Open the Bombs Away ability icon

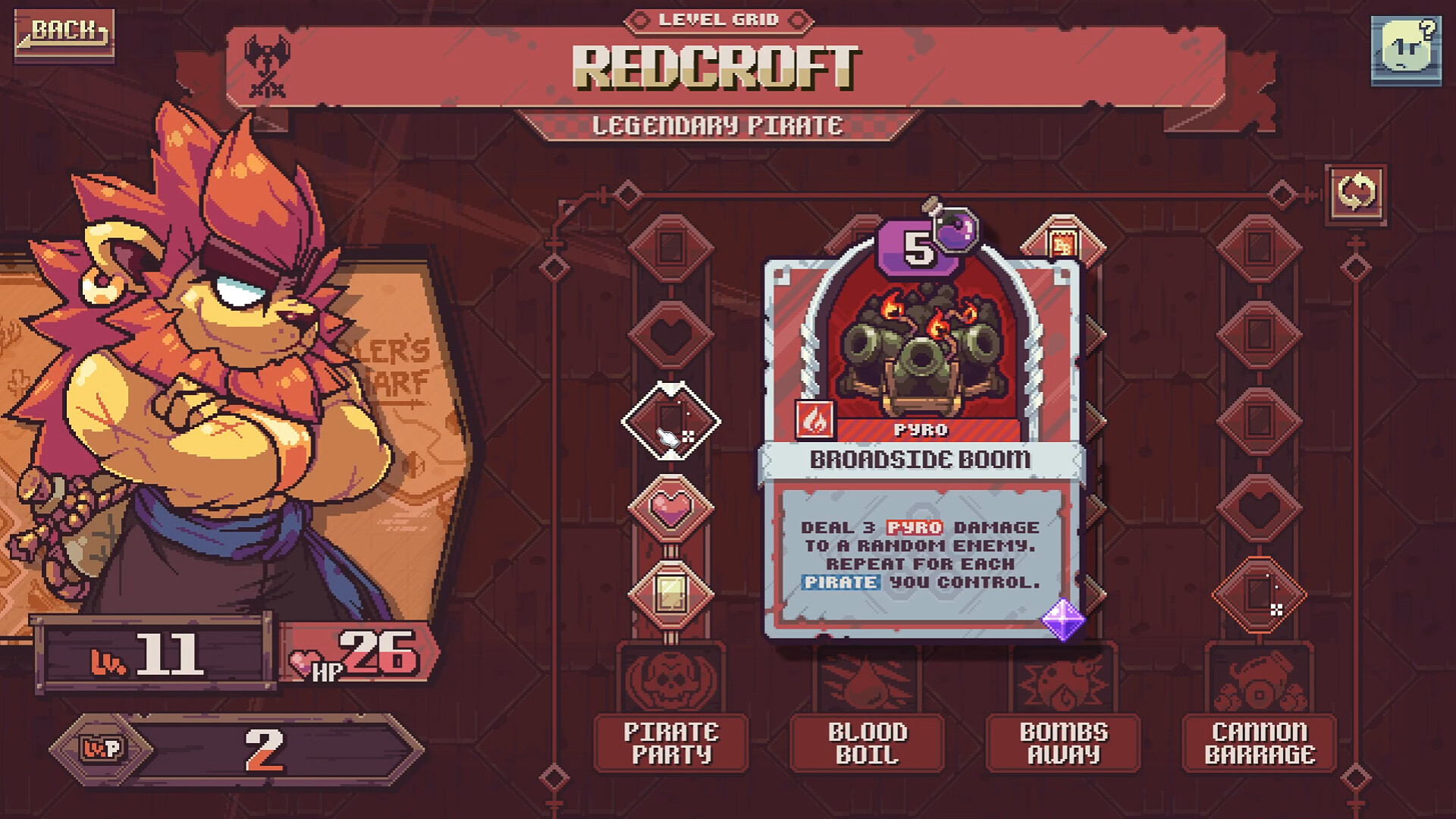(x=1063, y=684)
